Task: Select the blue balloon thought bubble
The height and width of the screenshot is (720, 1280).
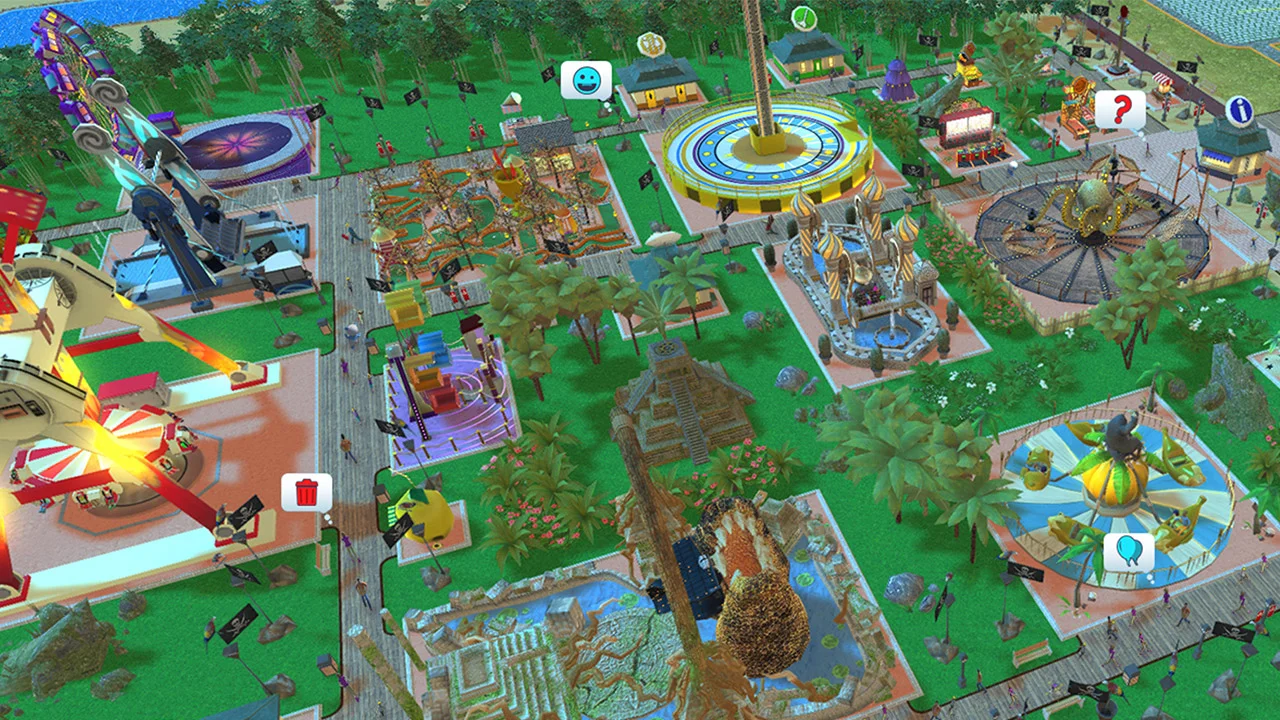Action: 1131,551
